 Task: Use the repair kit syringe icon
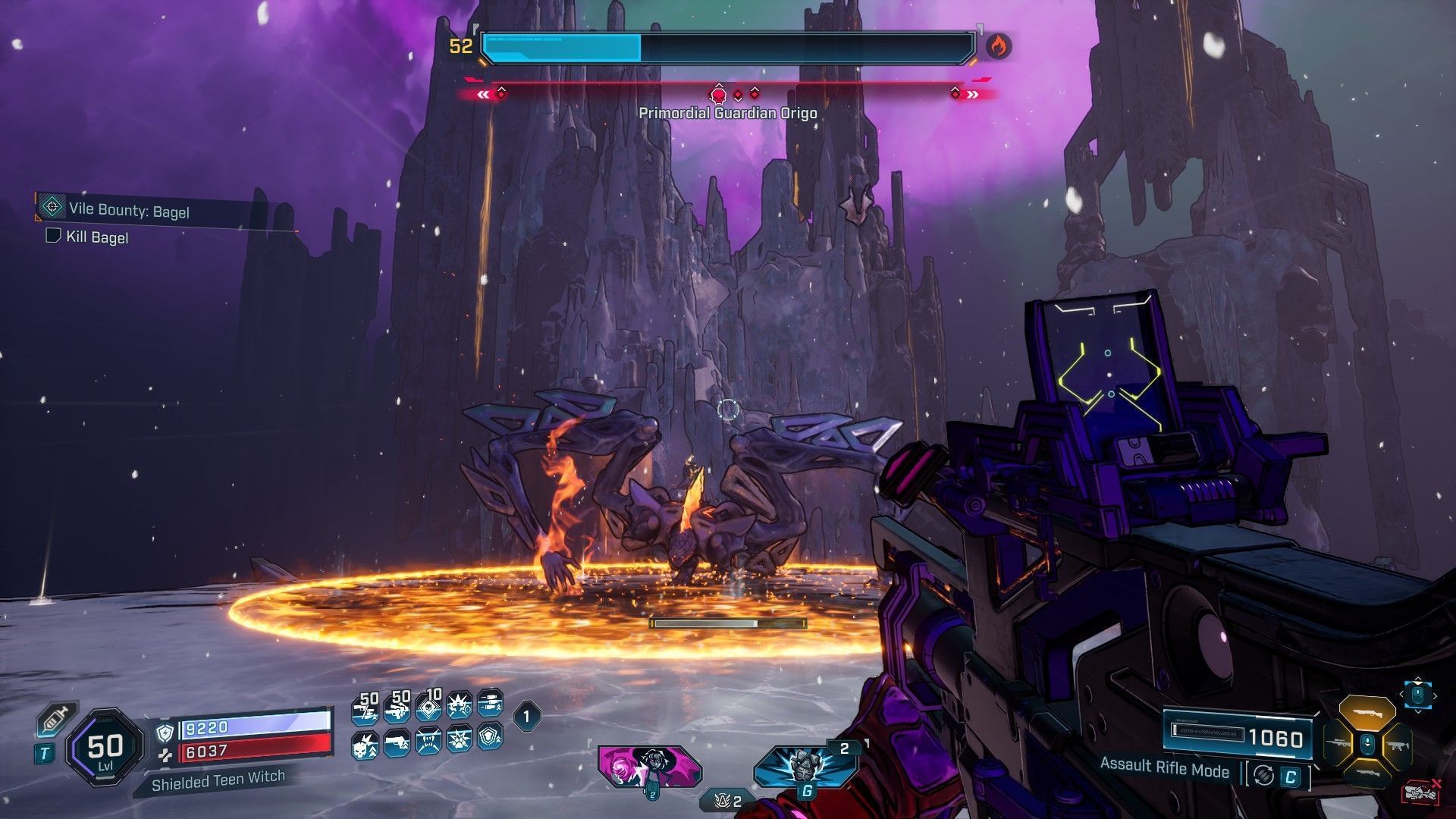57,718
